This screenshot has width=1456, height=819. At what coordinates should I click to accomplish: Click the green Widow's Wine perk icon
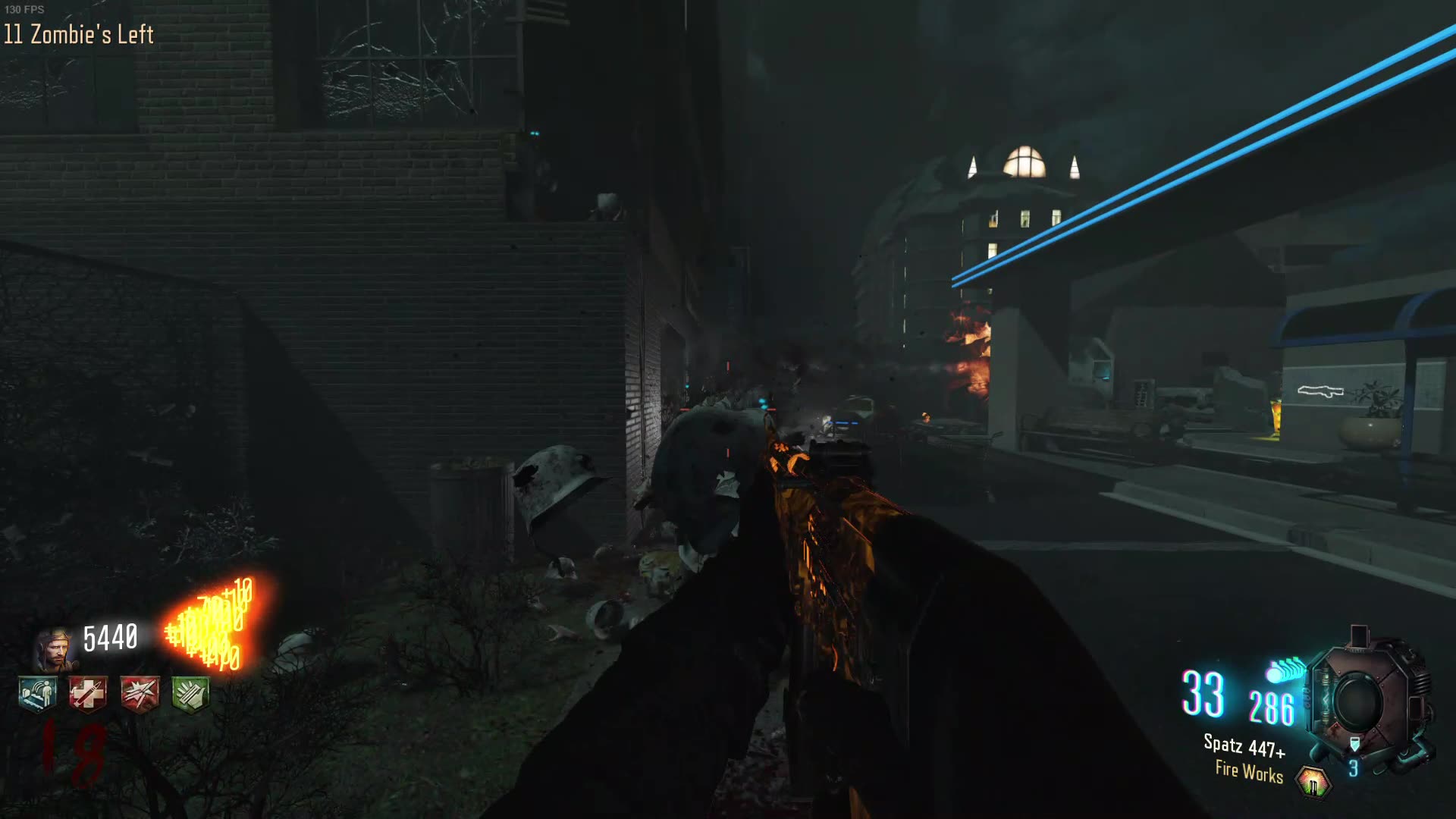coord(190,692)
